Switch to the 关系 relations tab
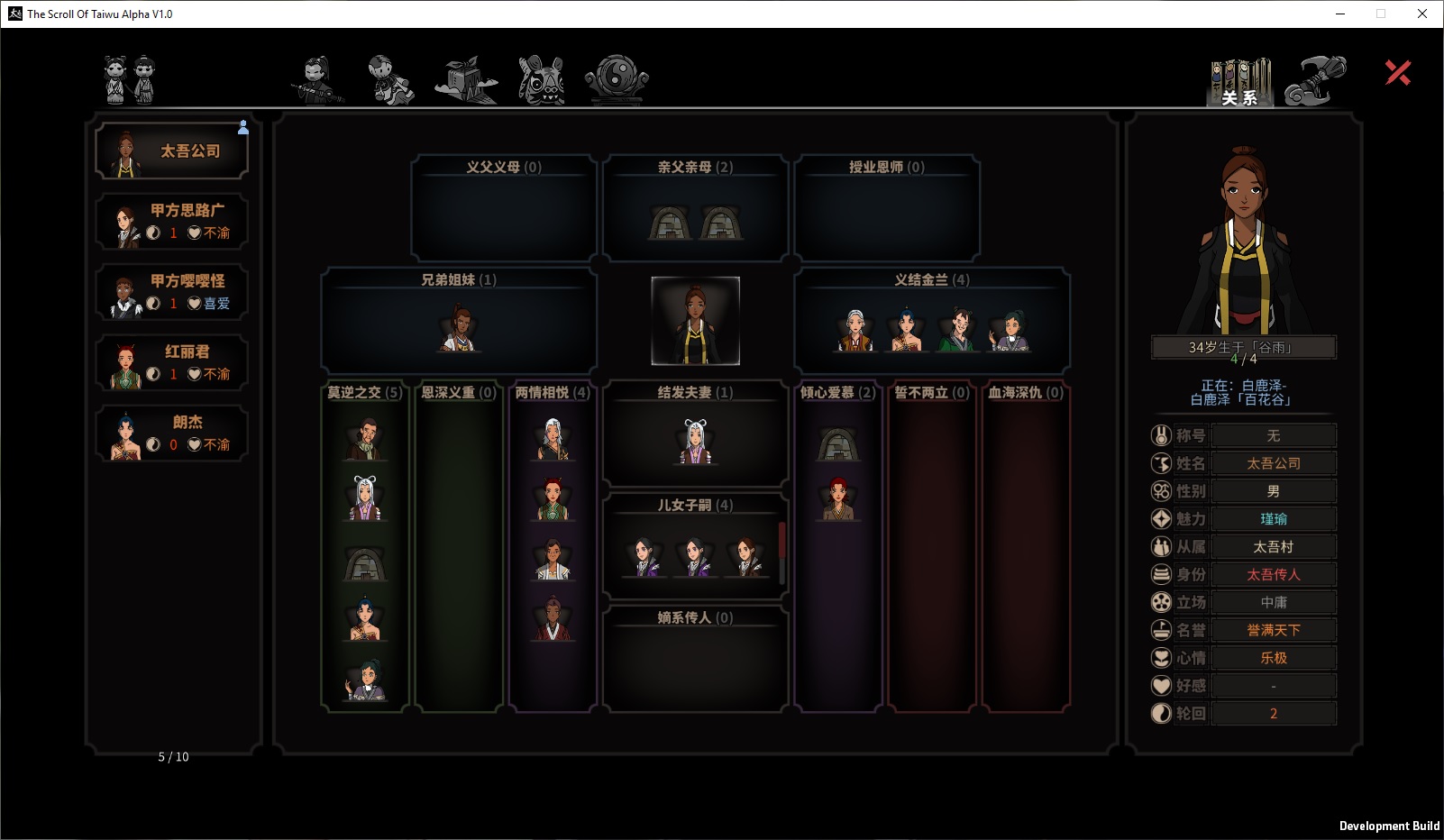 point(1239,82)
